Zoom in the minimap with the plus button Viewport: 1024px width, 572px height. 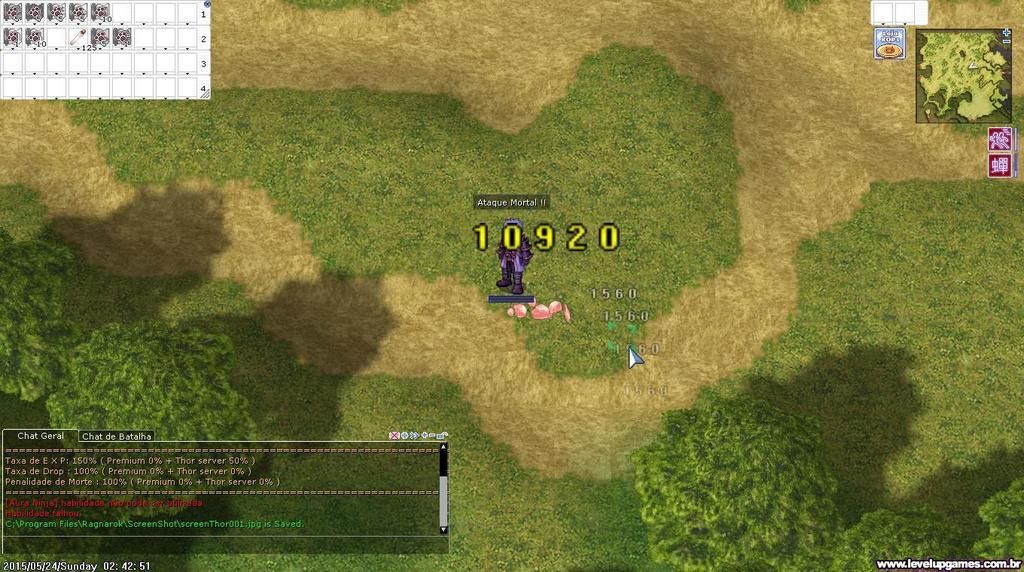pyautogui.click(x=1006, y=33)
